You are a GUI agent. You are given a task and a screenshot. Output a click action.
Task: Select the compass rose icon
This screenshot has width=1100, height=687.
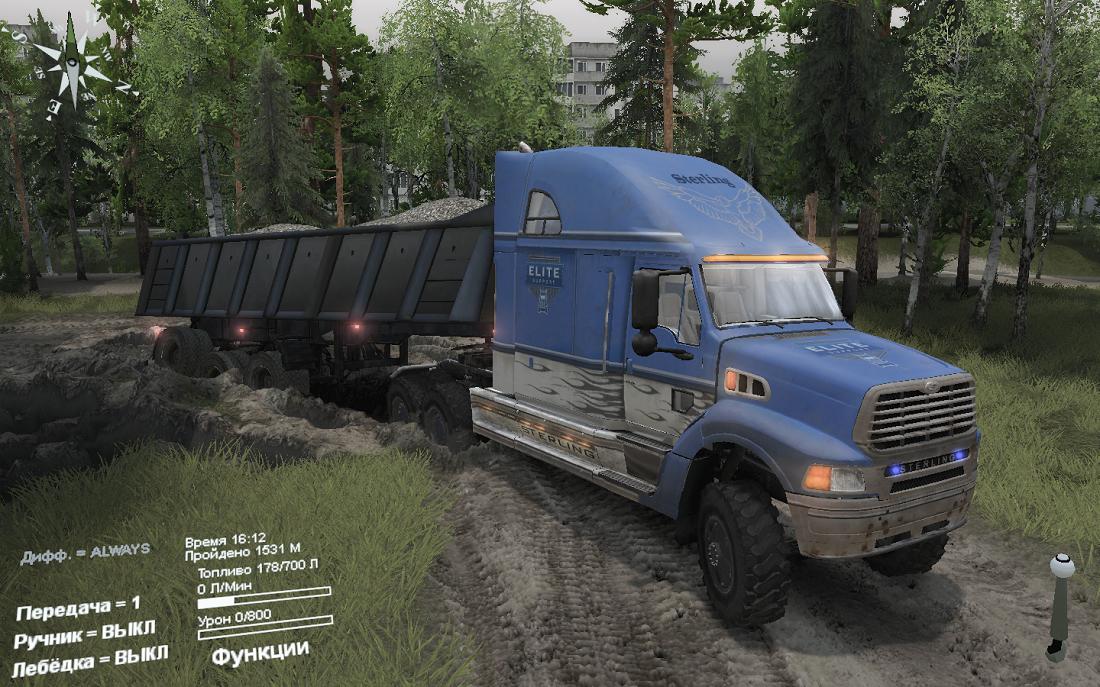72,67
